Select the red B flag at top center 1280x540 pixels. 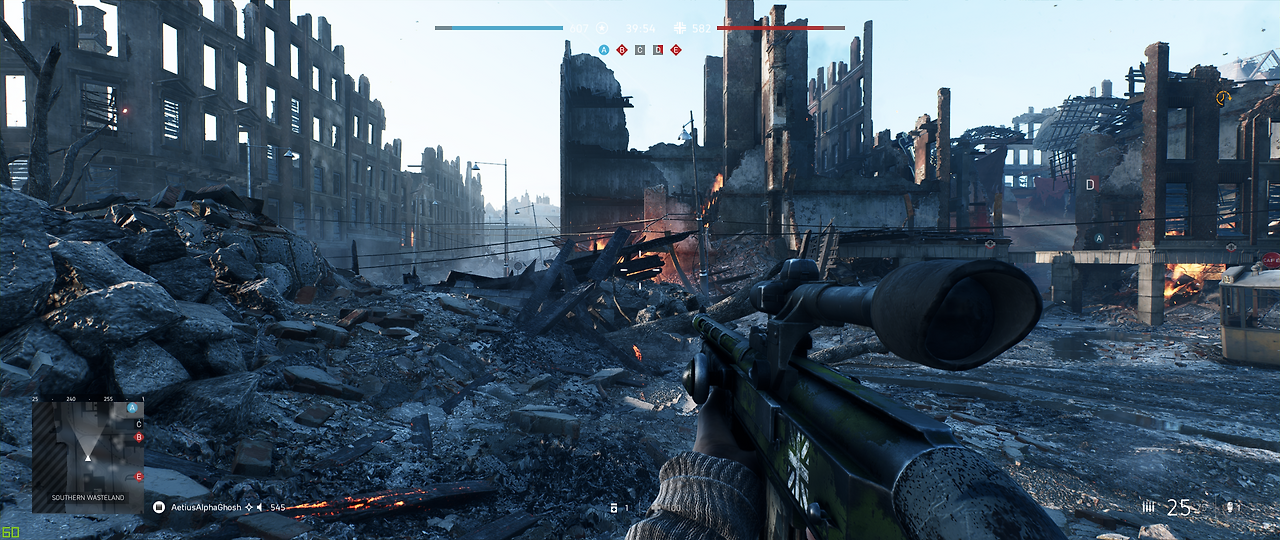(x=622, y=49)
